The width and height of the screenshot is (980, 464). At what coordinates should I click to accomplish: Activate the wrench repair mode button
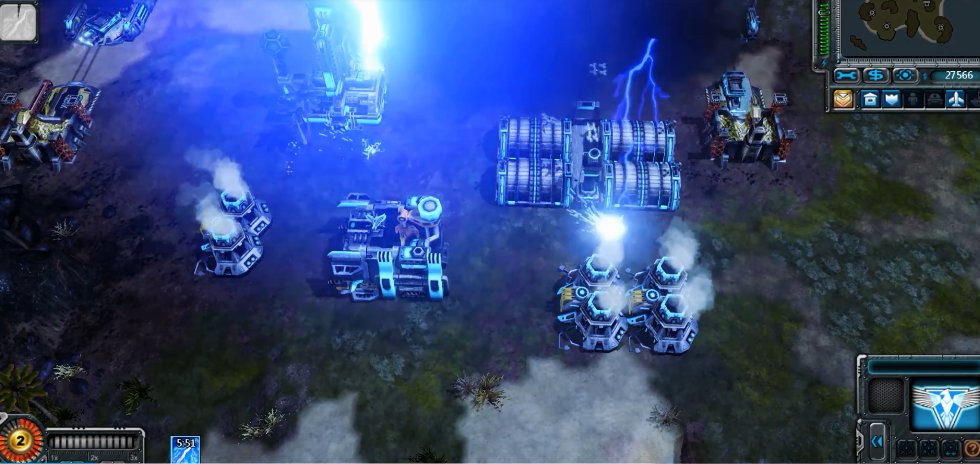pyautogui.click(x=847, y=75)
